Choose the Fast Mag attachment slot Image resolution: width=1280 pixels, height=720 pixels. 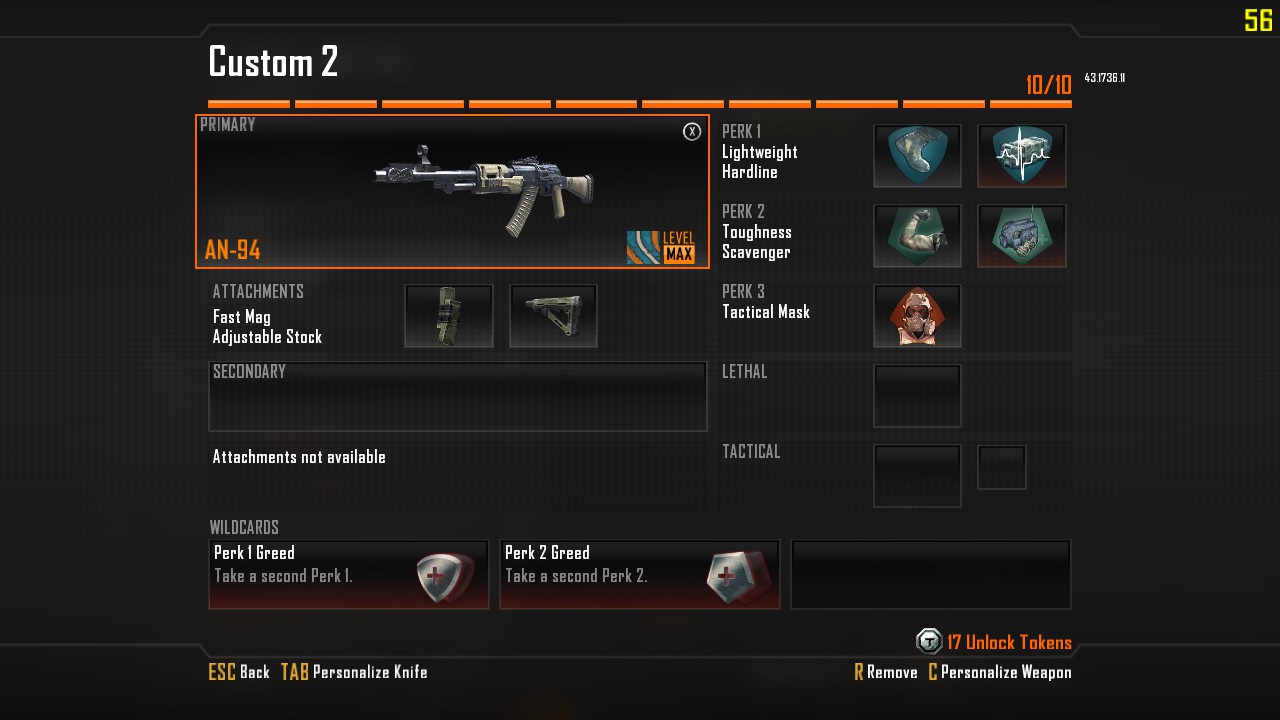449,316
